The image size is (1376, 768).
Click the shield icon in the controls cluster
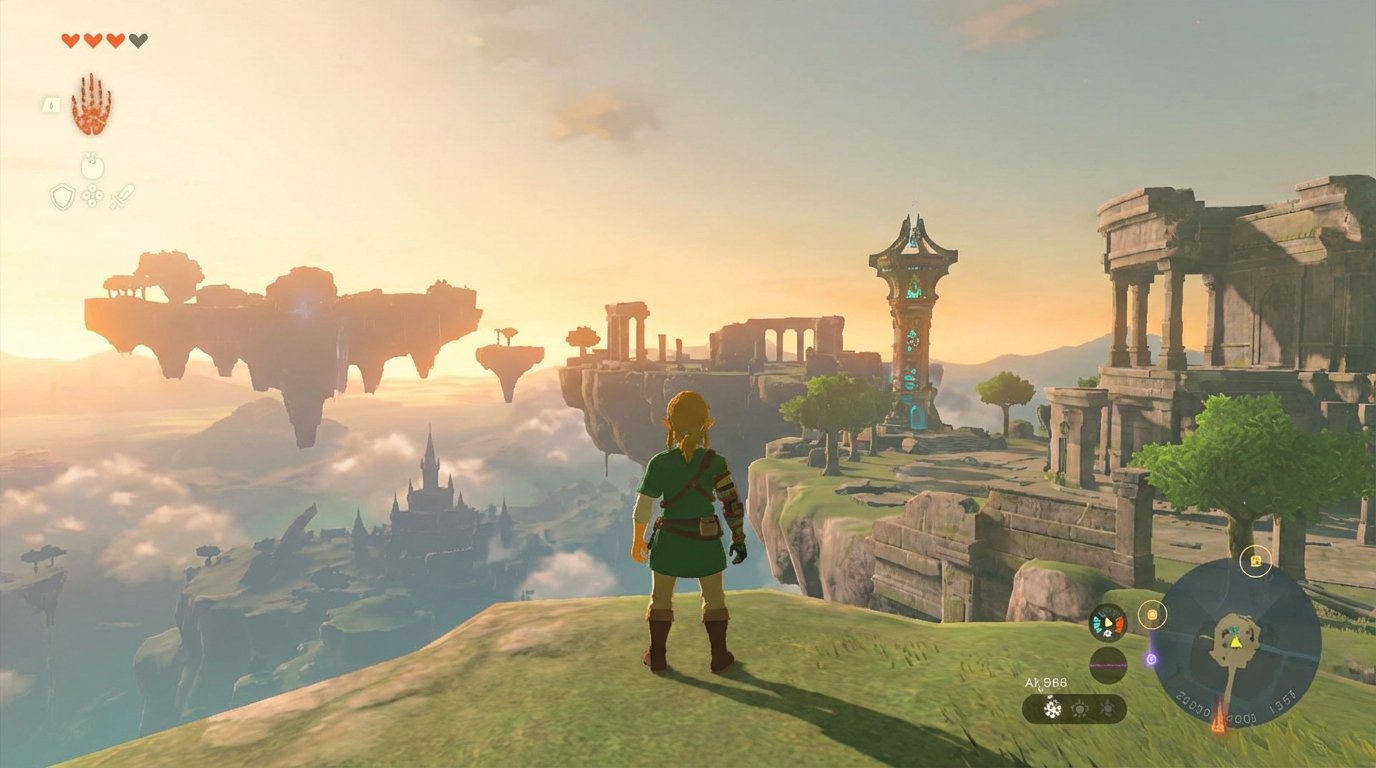tap(62, 196)
